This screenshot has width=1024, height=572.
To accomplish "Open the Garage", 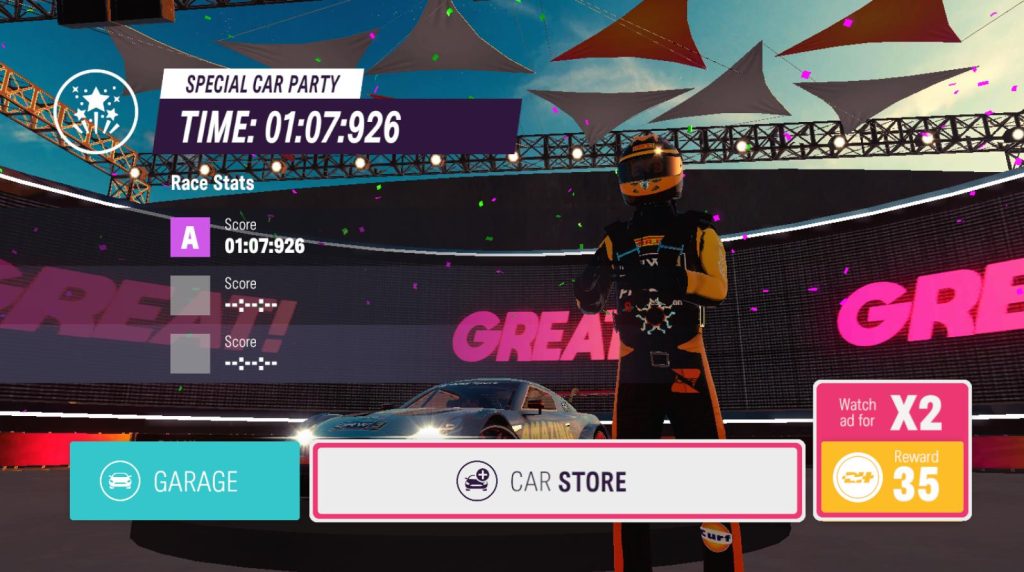I will click(184, 481).
